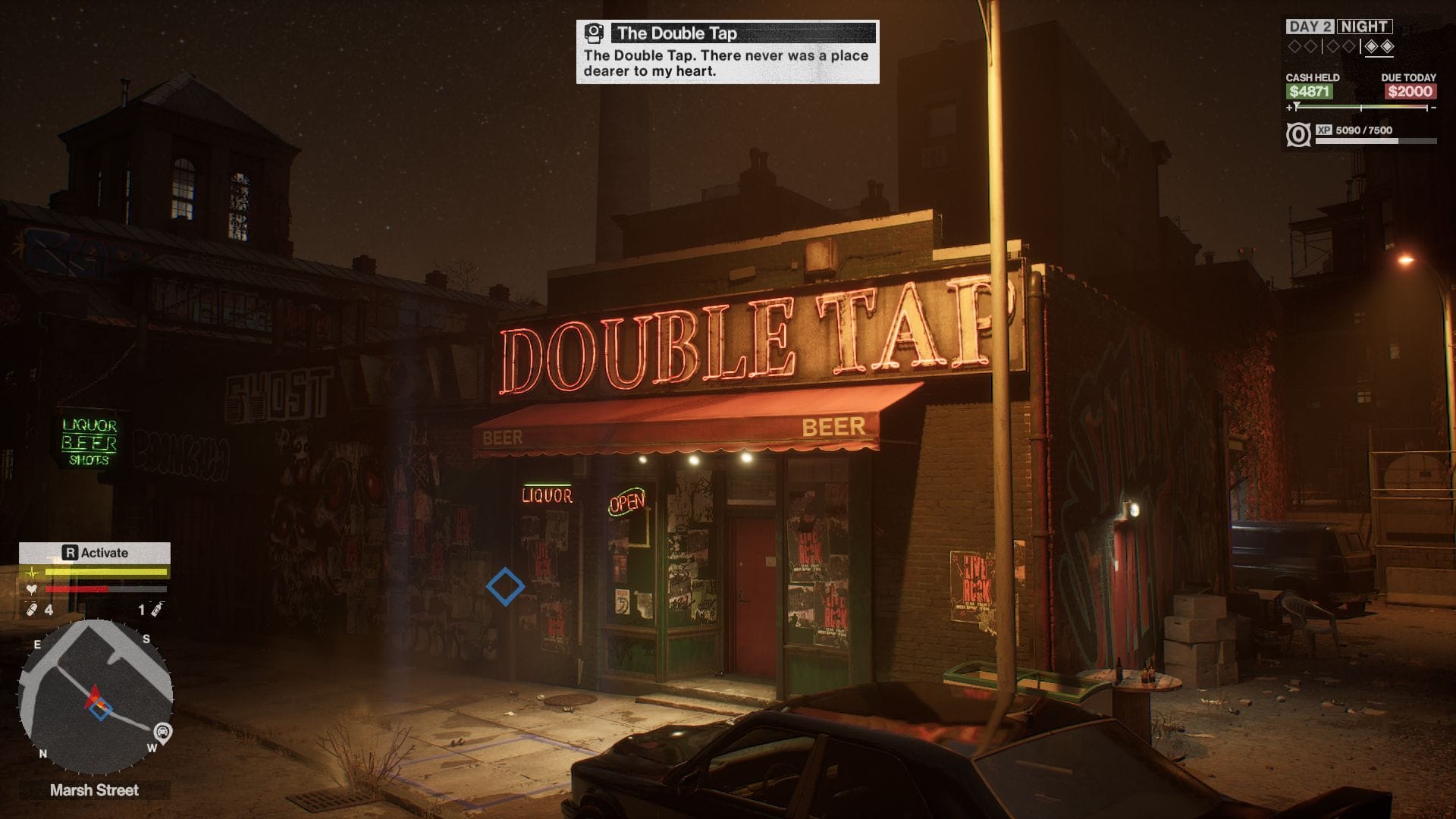Click the spark icon beside the stamina bar
The height and width of the screenshot is (819, 1456).
32,573
